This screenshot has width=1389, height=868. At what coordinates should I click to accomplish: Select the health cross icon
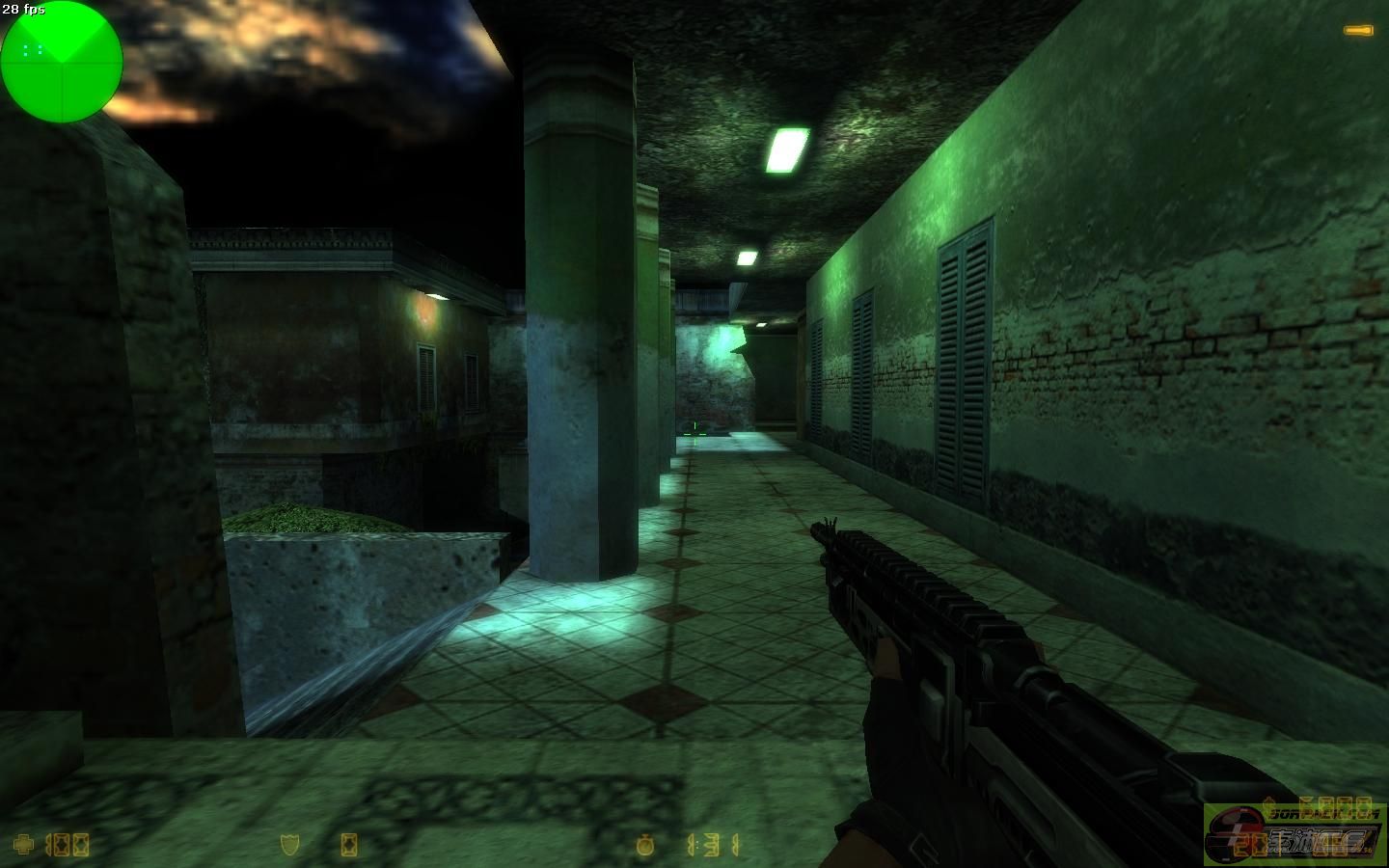22,845
